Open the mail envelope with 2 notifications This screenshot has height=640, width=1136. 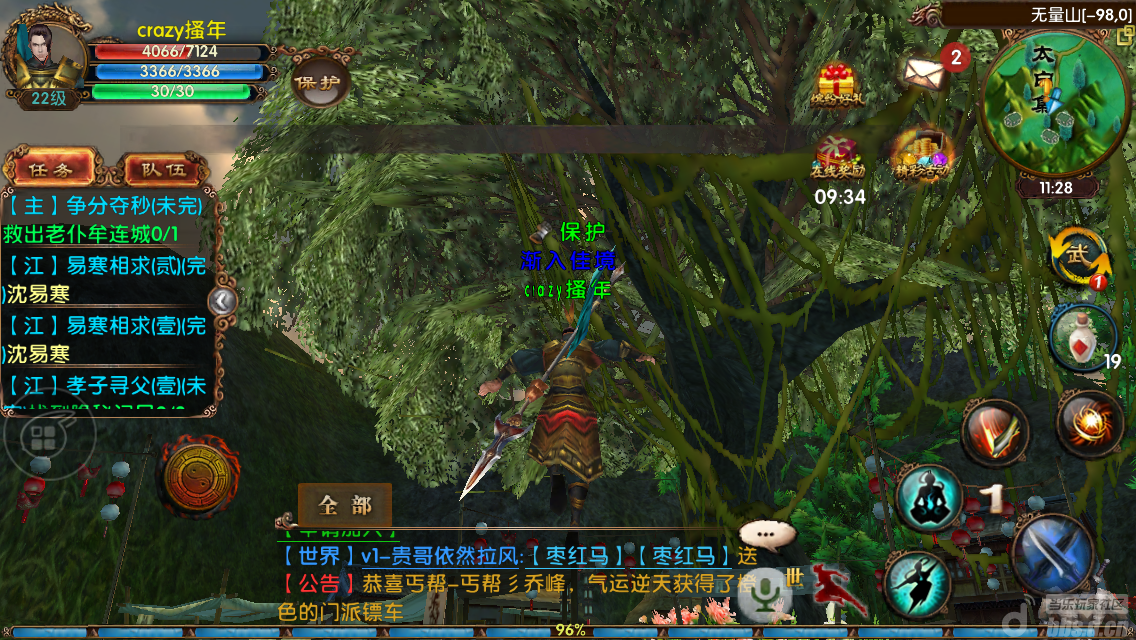click(x=926, y=70)
